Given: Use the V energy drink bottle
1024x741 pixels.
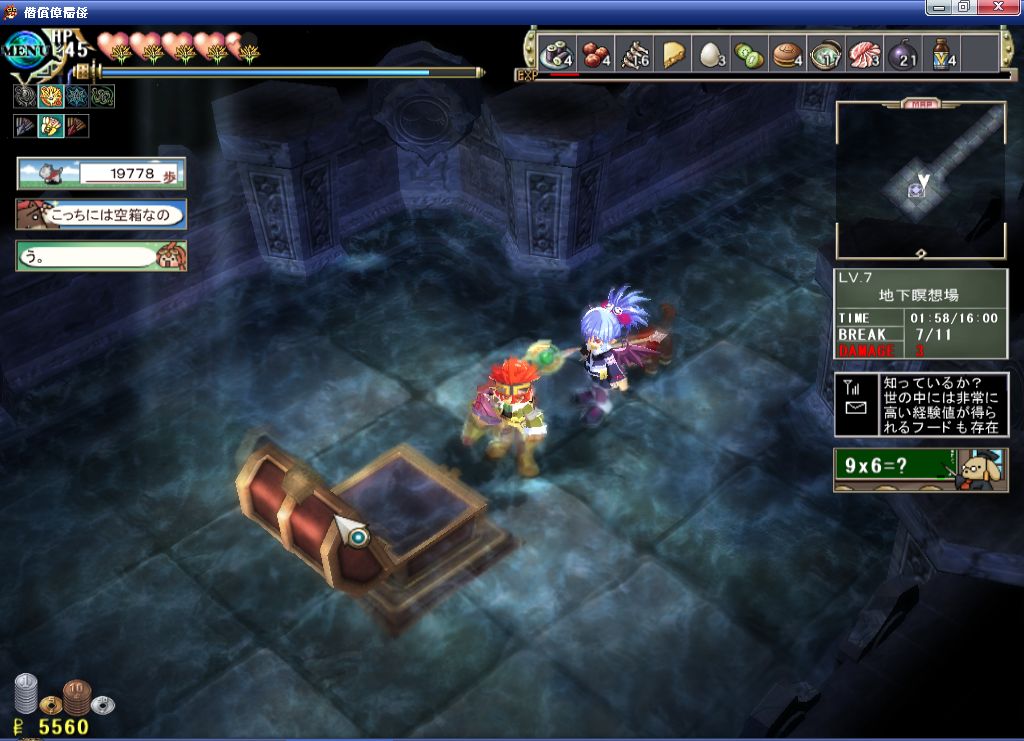Looking at the screenshot, I should pyautogui.click(x=942, y=54).
